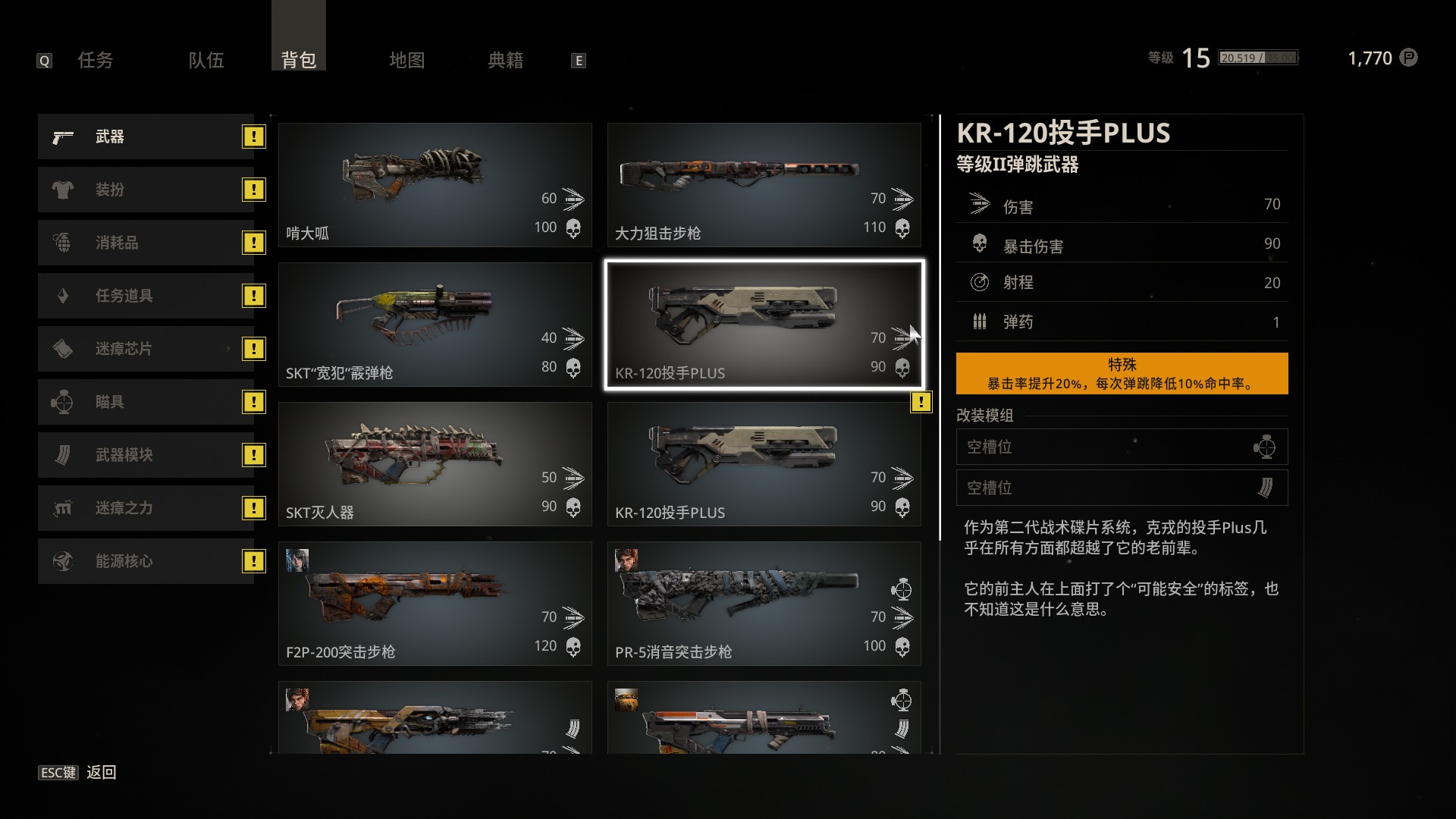Screen dimensions: 1456x819
Task: Switch to the 地图 tab
Action: coord(406,61)
